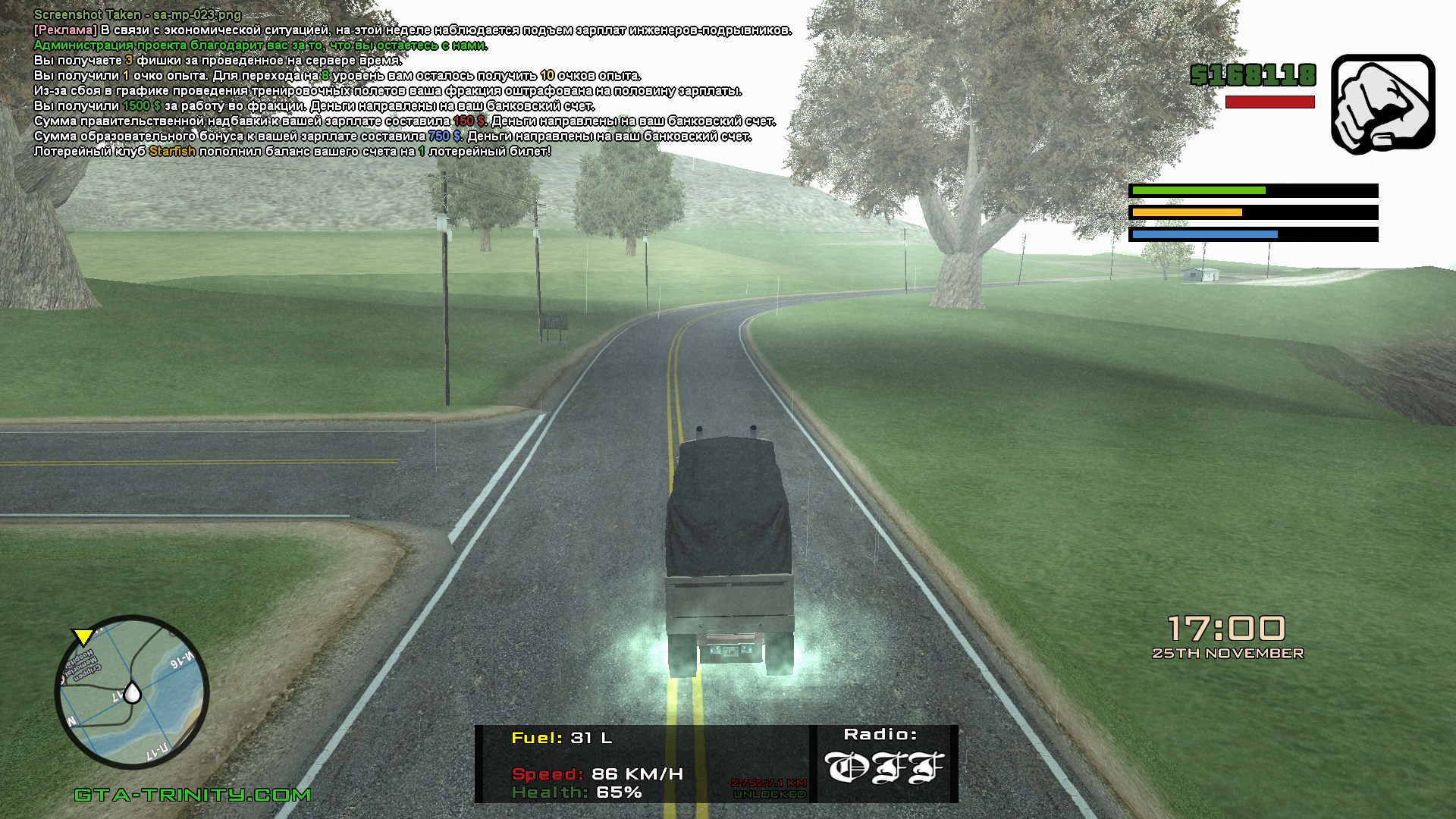The width and height of the screenshot is (1456, 819).
Task: Select the yellow triangle marker on minimap
Action: (x=82, y=637)
